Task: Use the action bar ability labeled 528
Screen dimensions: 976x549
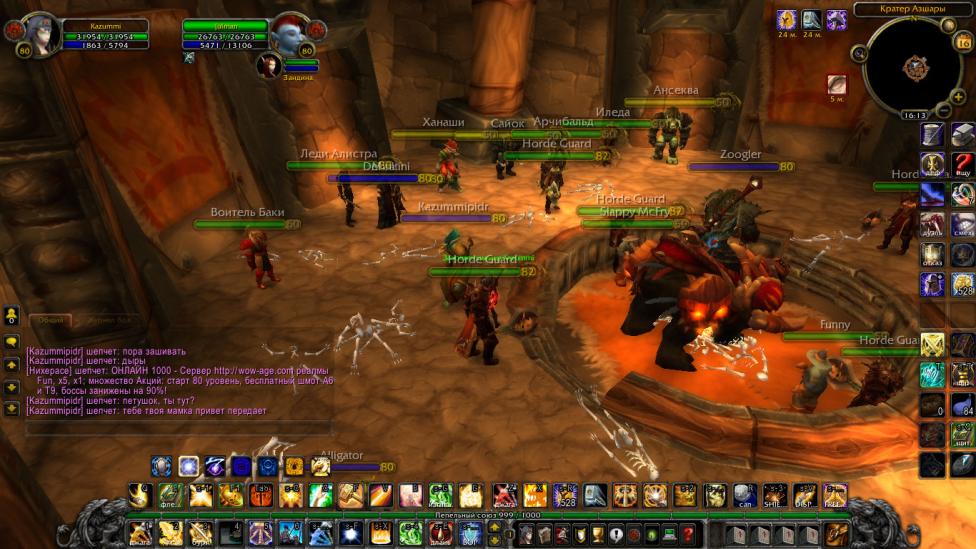Action: tap(565, 494)
